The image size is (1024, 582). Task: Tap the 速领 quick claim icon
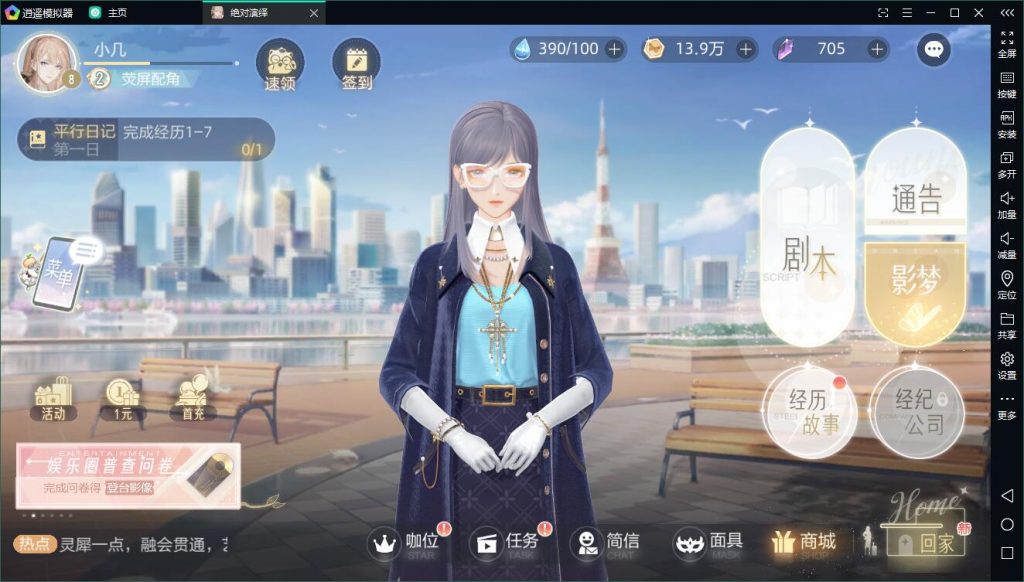pos(280,65)
